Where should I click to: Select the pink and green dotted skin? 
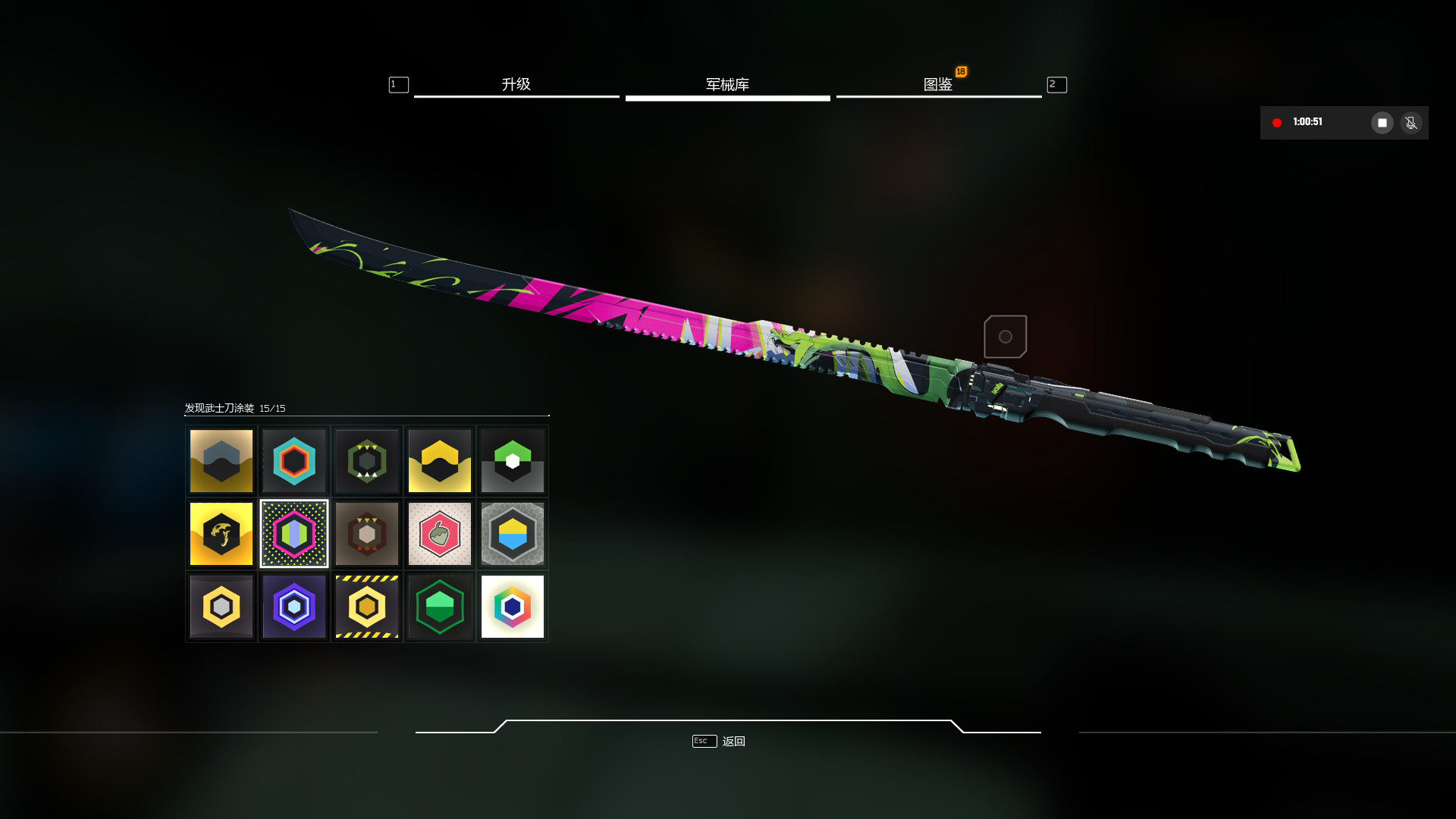coord(294,534)
